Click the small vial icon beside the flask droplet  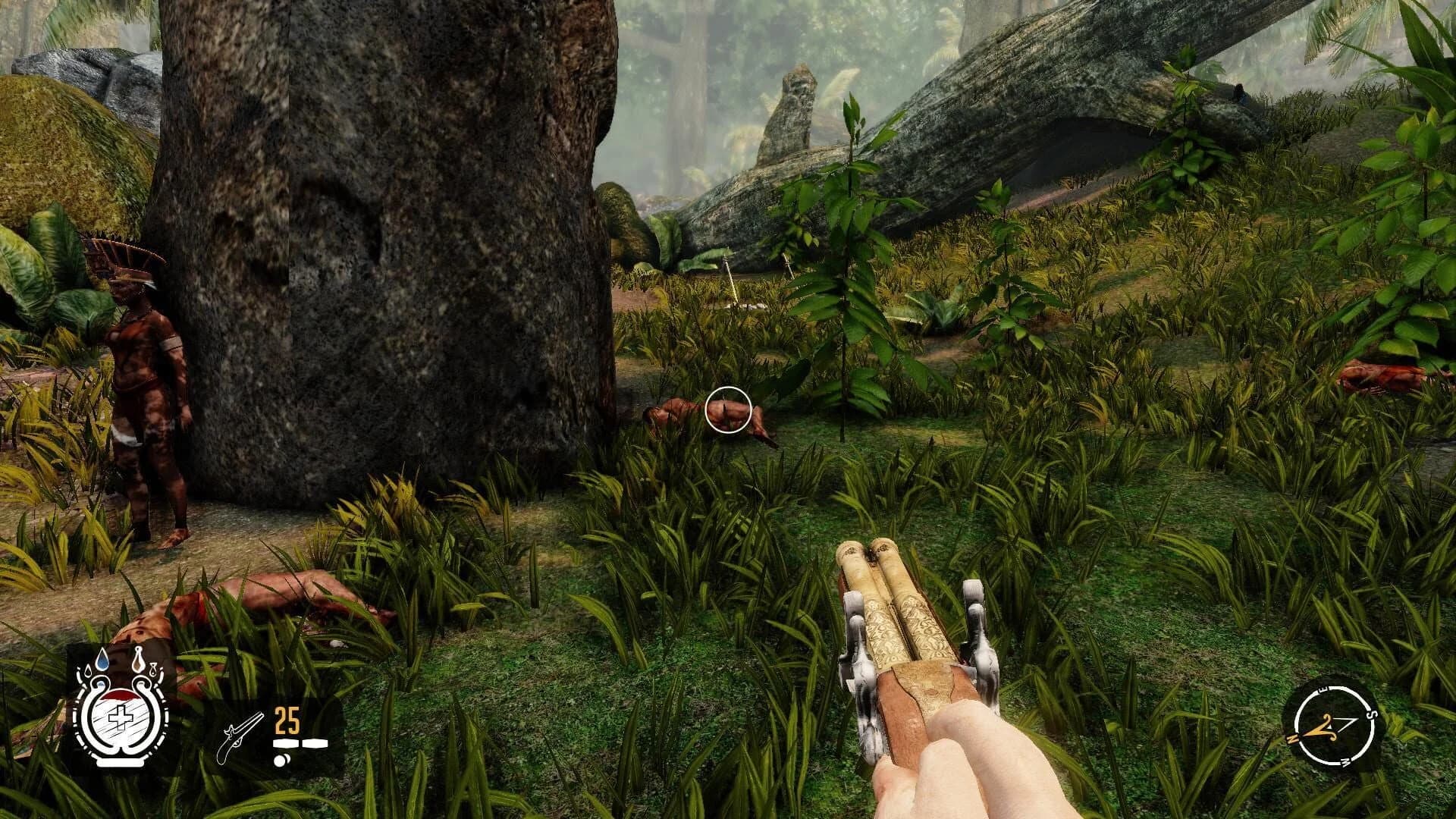click(x=152, y=670)
